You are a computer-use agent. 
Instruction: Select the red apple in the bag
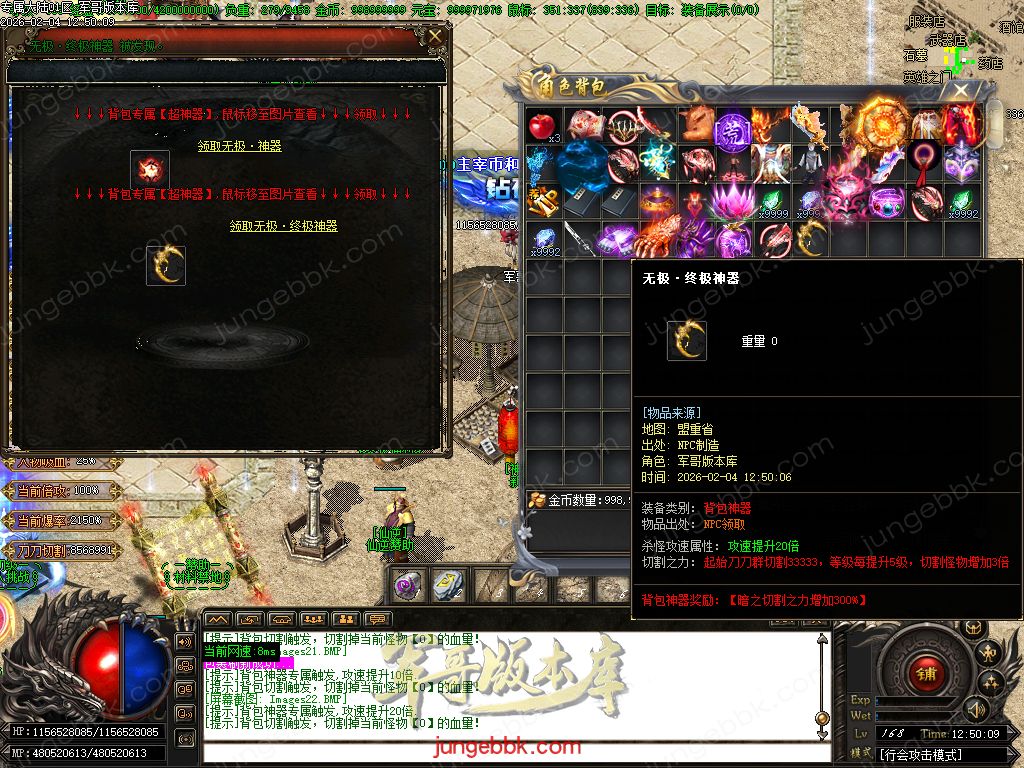coord(542,126)
